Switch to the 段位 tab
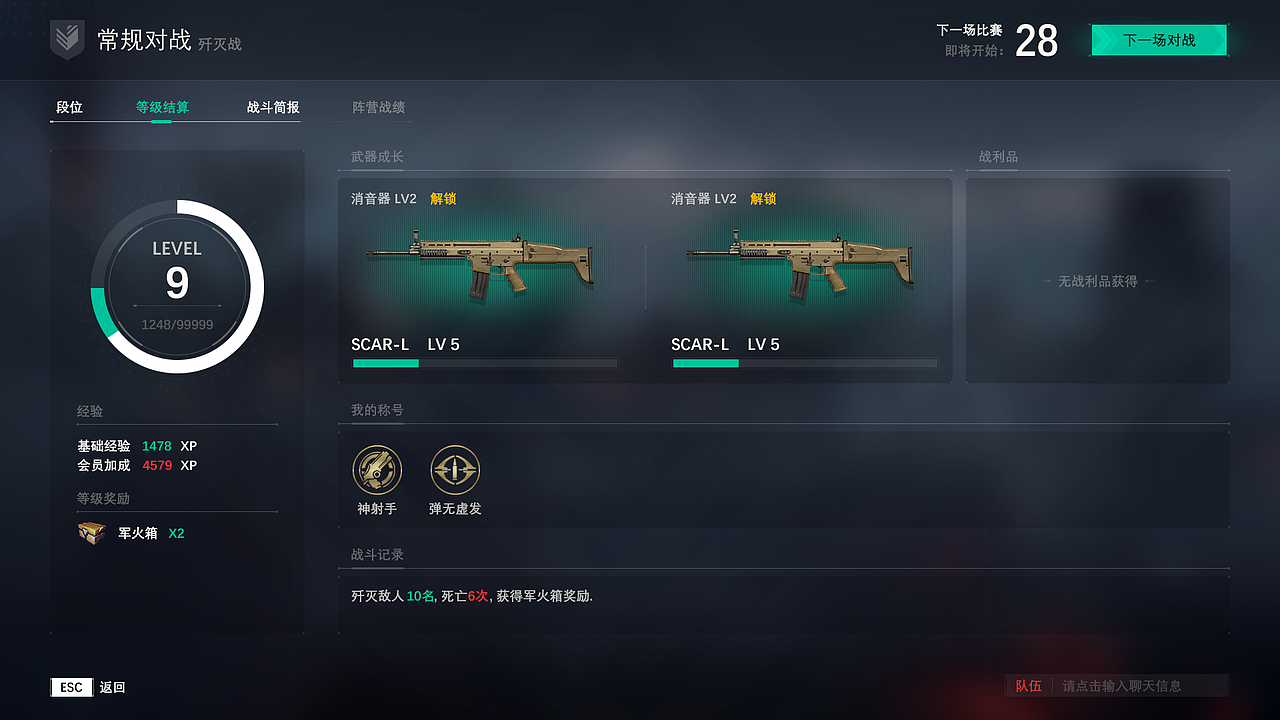Viewport: 1280px width, 720px height. [70, 108]
